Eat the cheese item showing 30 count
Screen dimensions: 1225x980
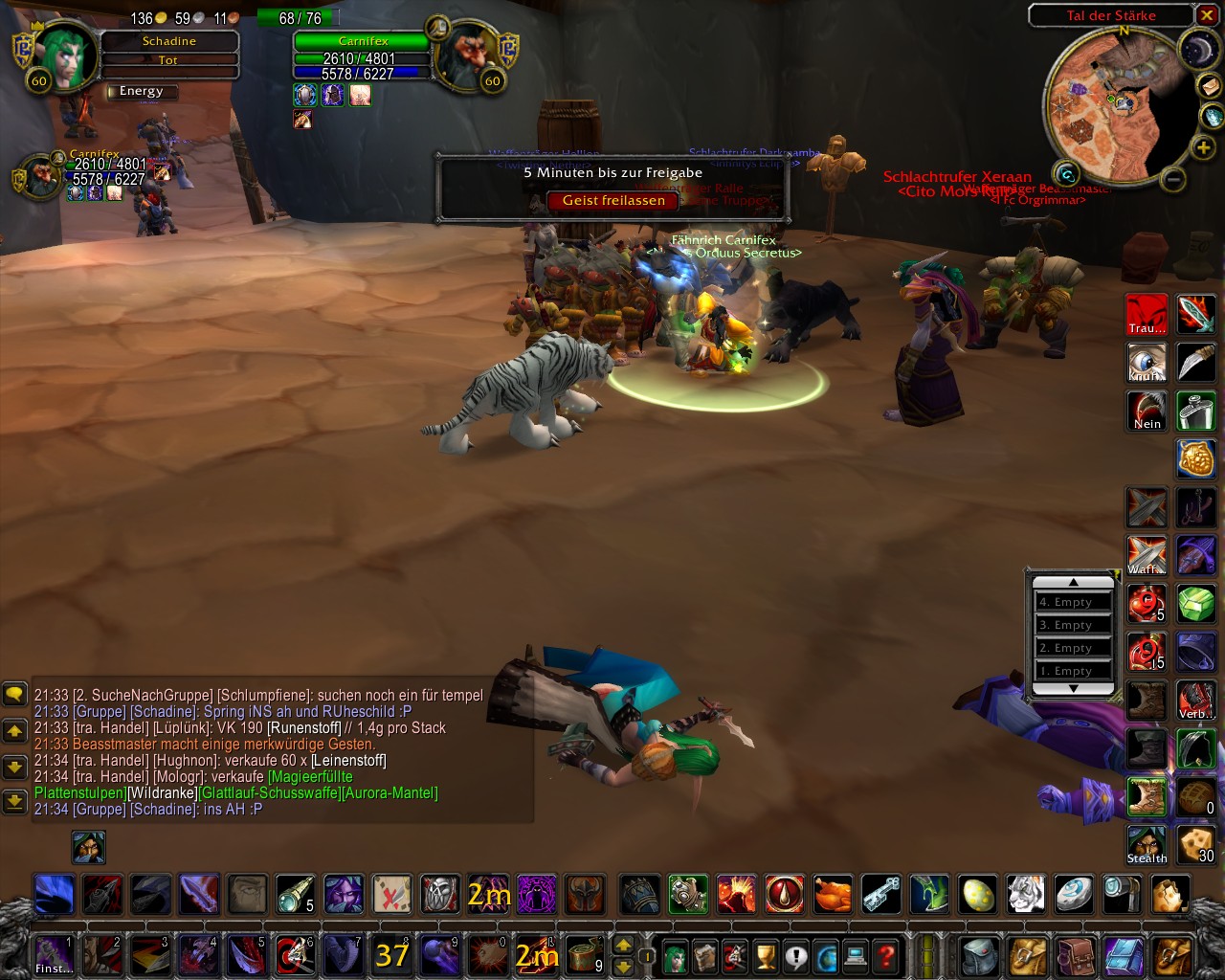tap(1195, 846)
